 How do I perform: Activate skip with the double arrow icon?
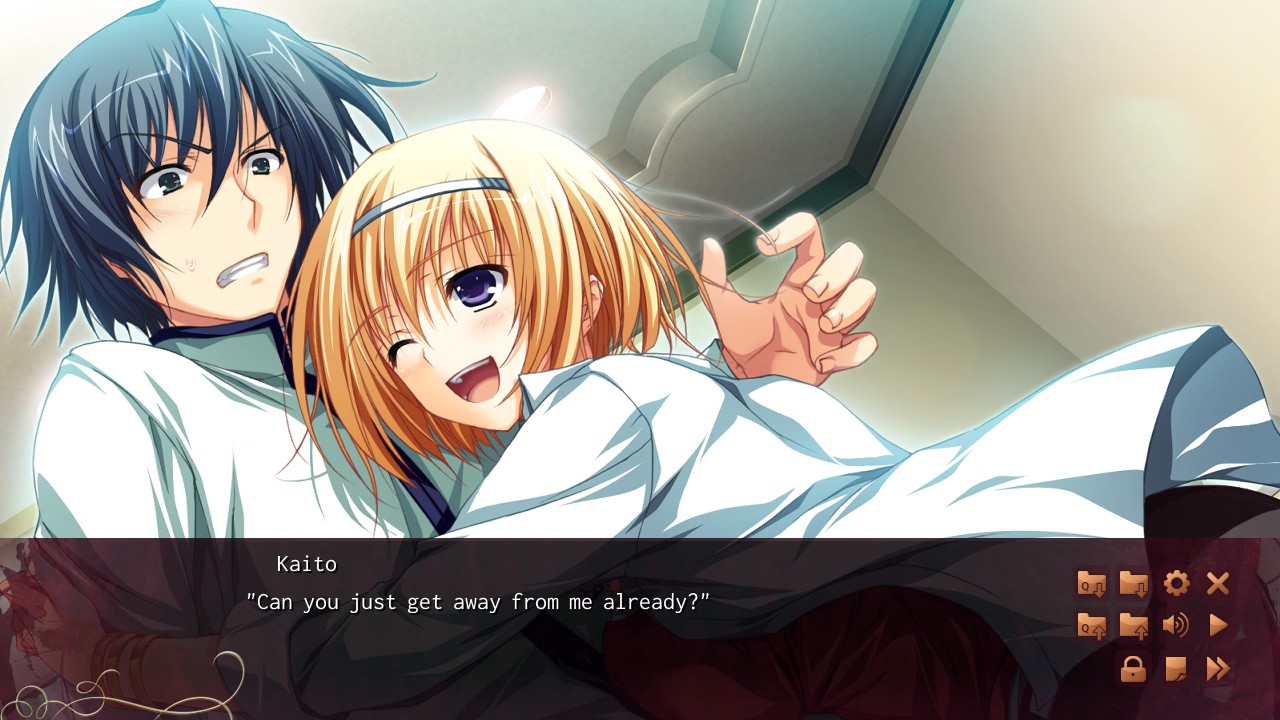[1218, 669]
